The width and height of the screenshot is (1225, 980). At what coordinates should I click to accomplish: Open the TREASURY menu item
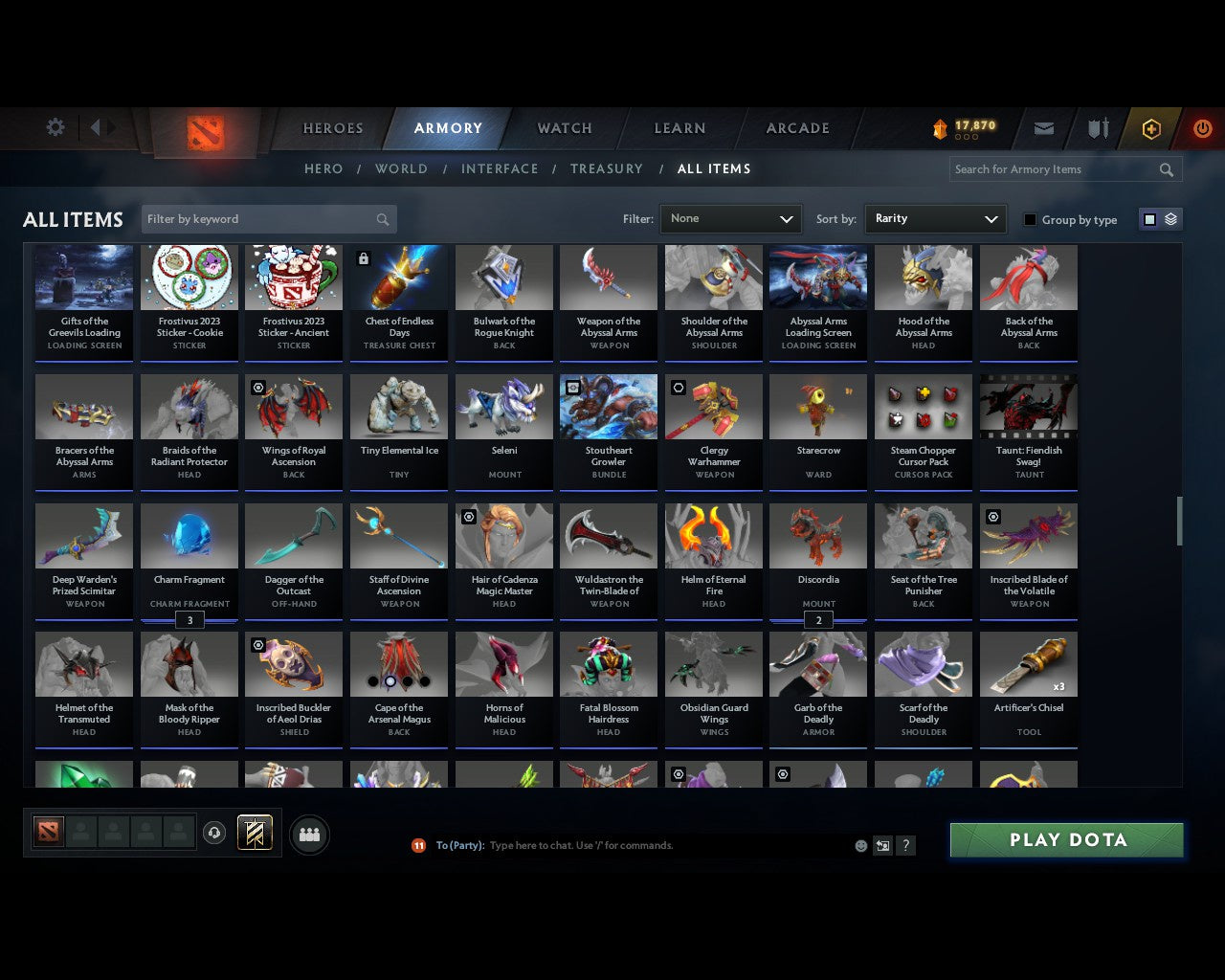(607, 168)
